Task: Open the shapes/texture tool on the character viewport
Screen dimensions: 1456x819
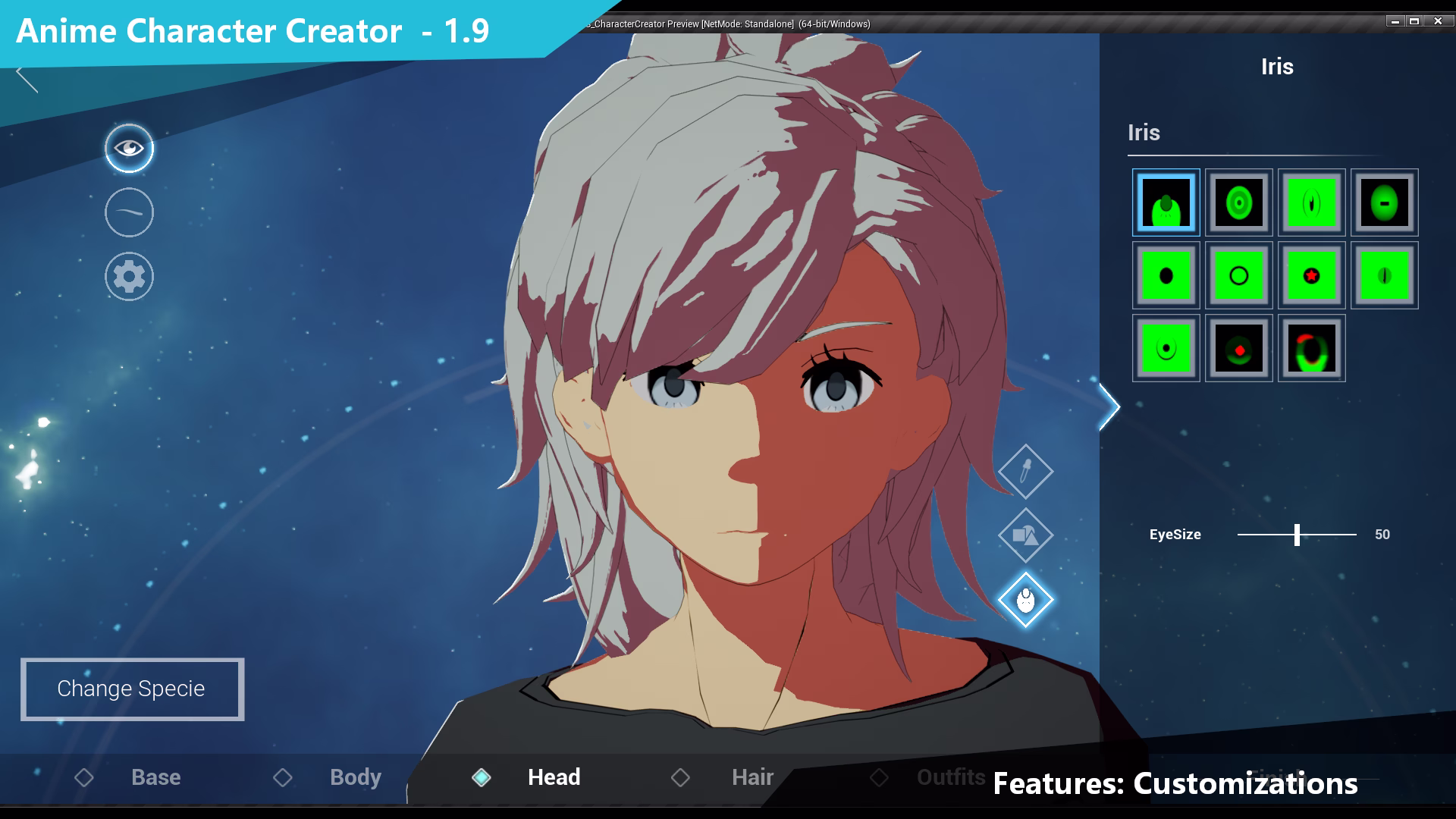Action: [1026, 535]
